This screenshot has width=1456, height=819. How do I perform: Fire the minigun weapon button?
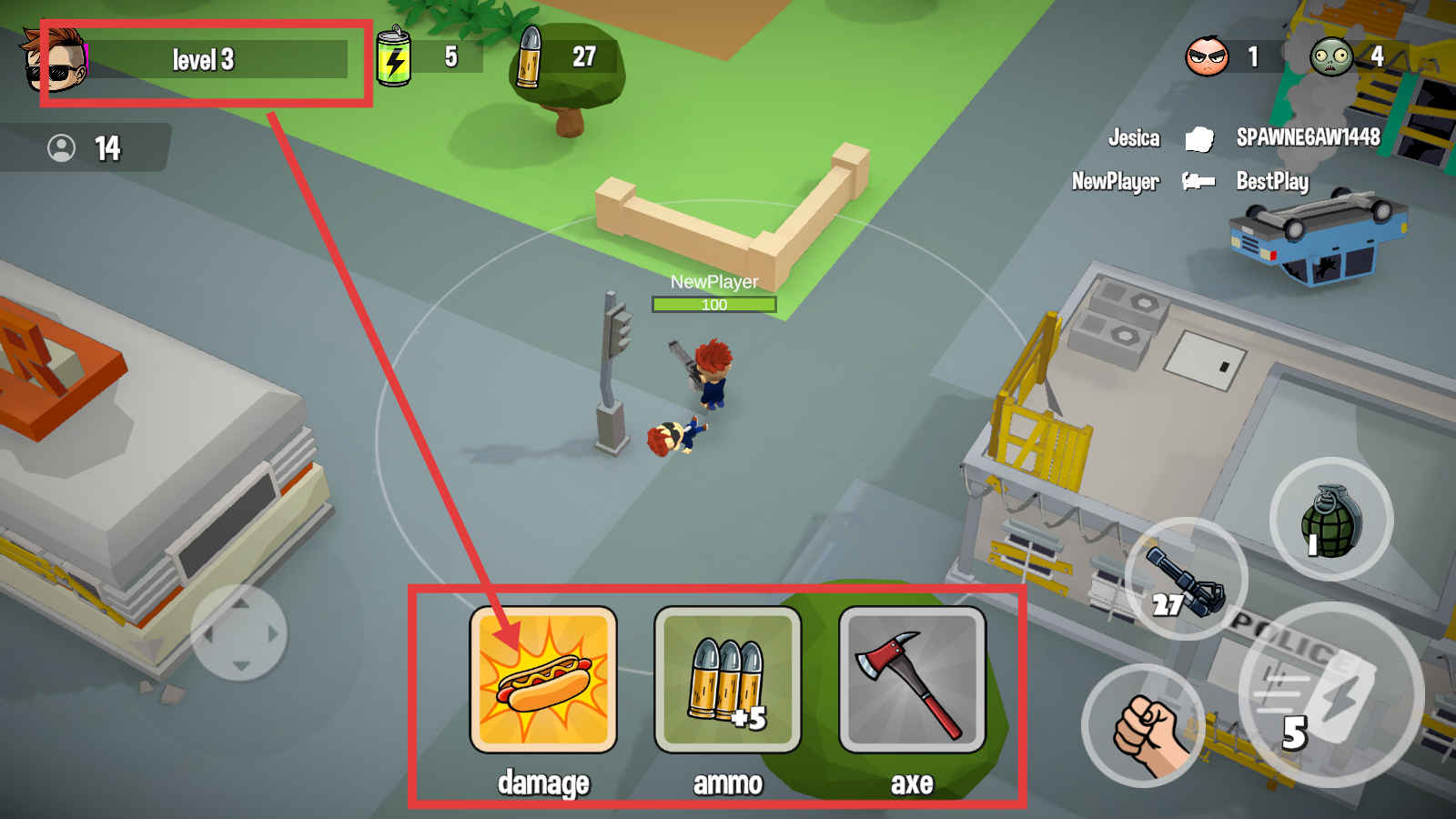pyautogui.click(x=1186, y=579)
